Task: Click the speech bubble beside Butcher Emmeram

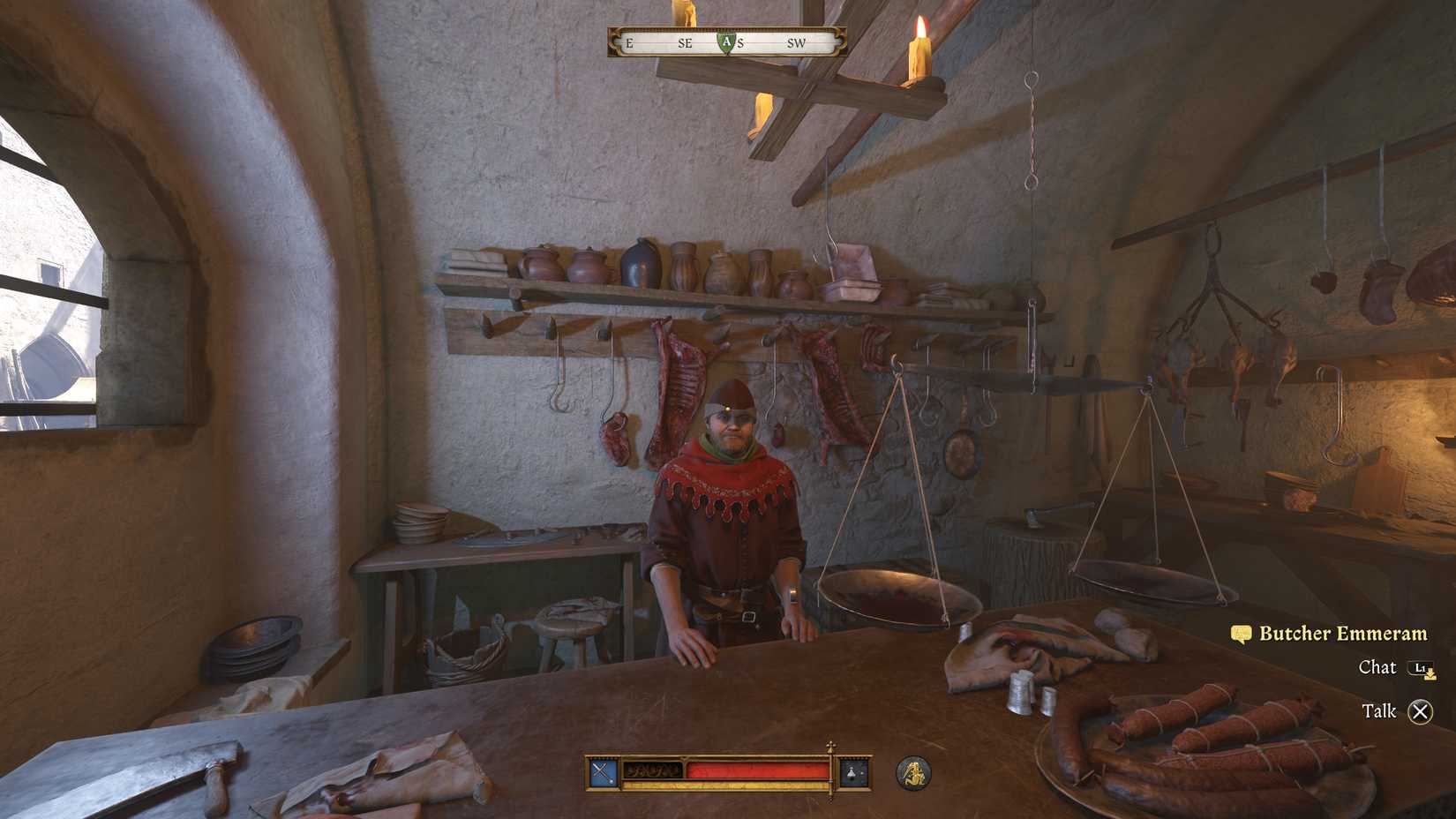Action: (x=1240, y=634)
